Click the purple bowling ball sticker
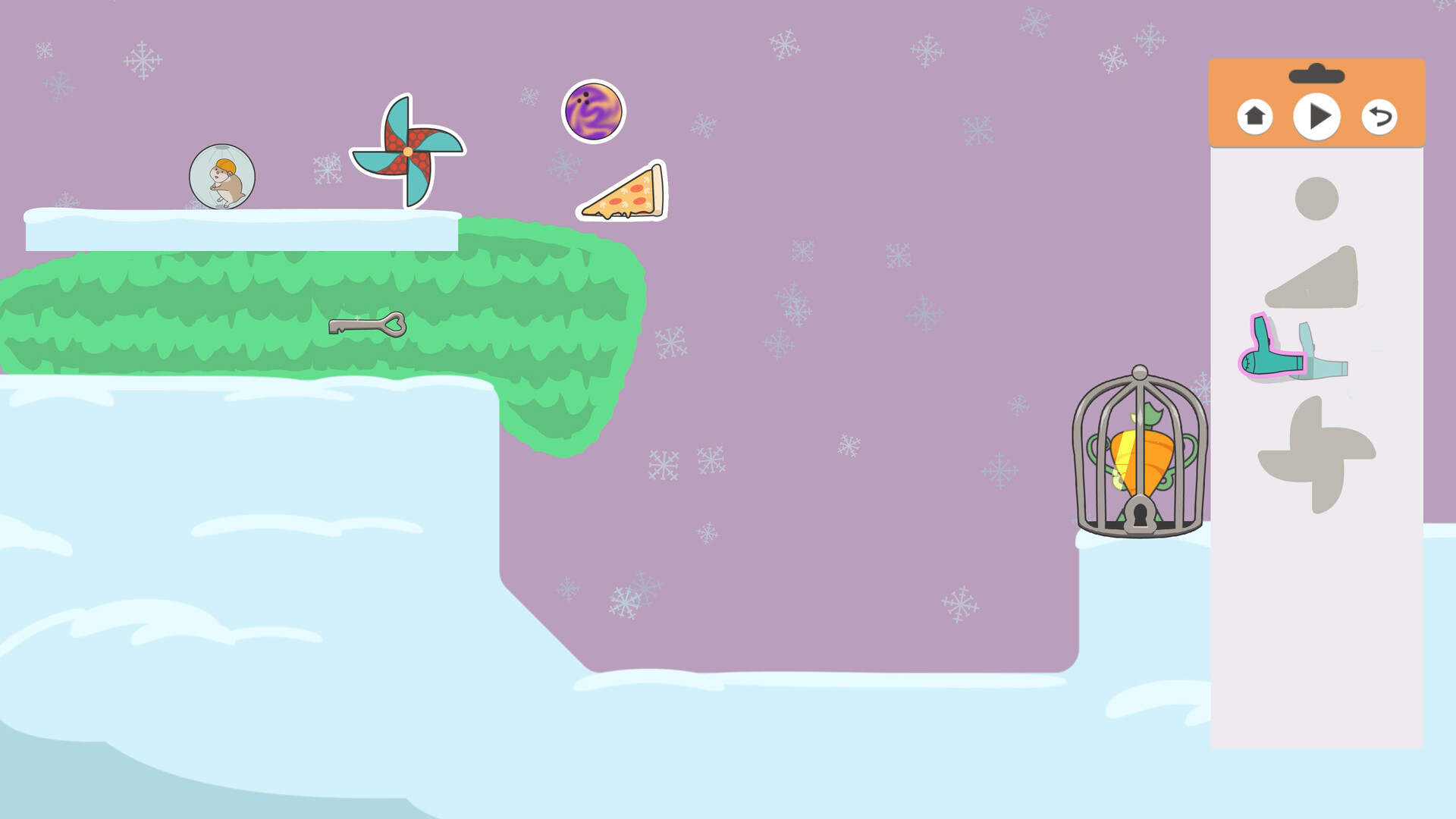The height and width of the screenshot is (819, 1456). pos(594,111)
